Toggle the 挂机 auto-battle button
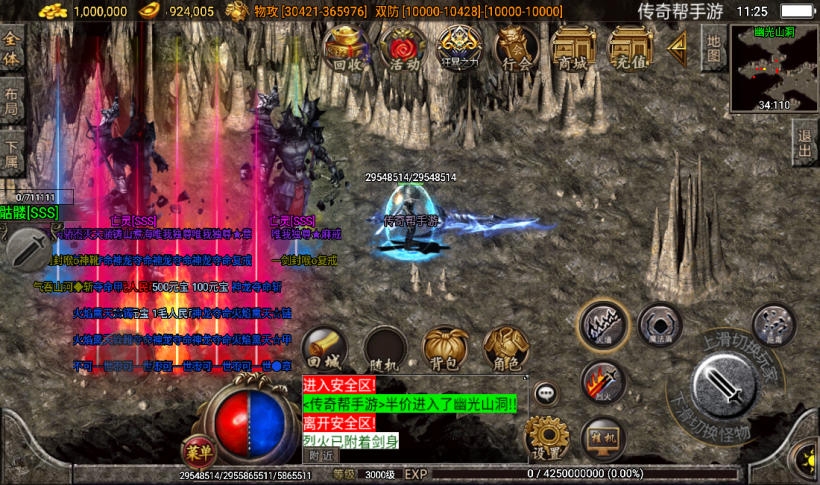 pos(602,437)
